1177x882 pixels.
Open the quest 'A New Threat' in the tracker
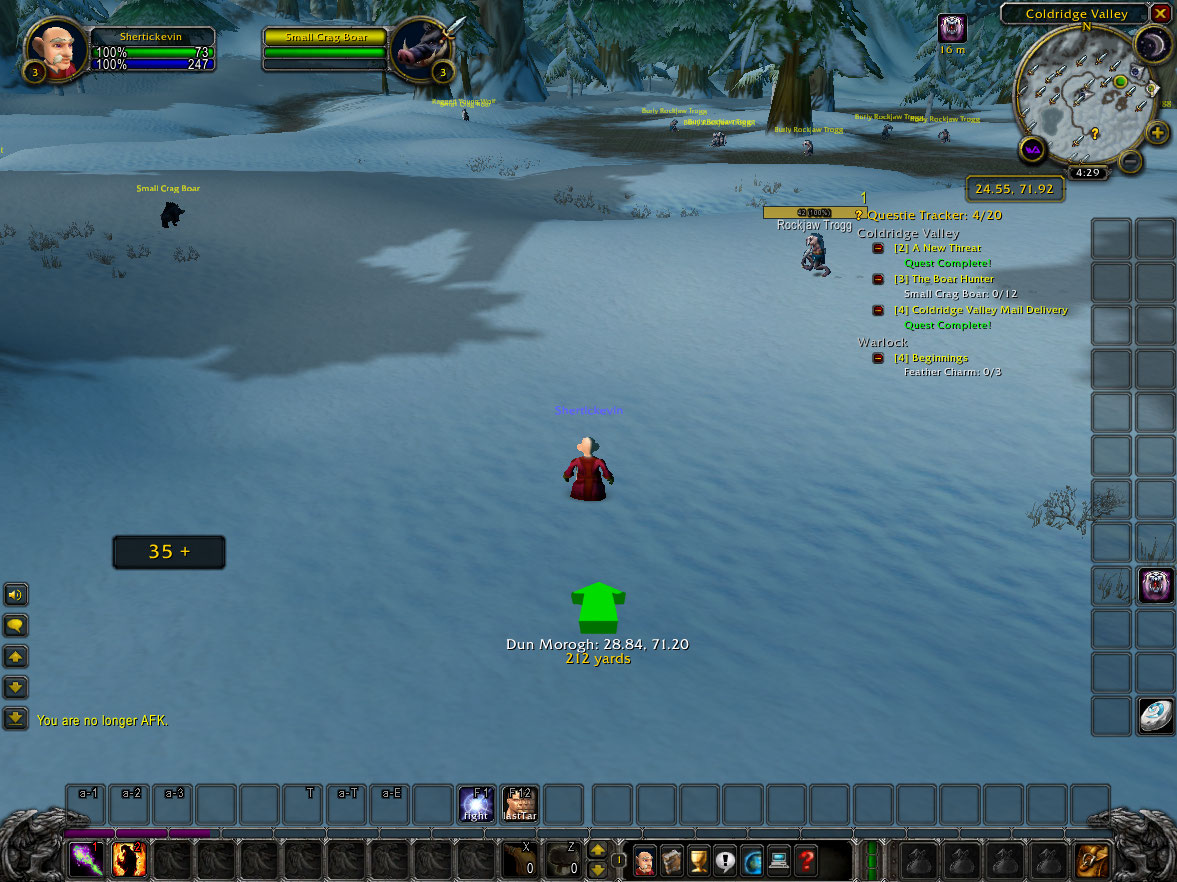point(945,248)
